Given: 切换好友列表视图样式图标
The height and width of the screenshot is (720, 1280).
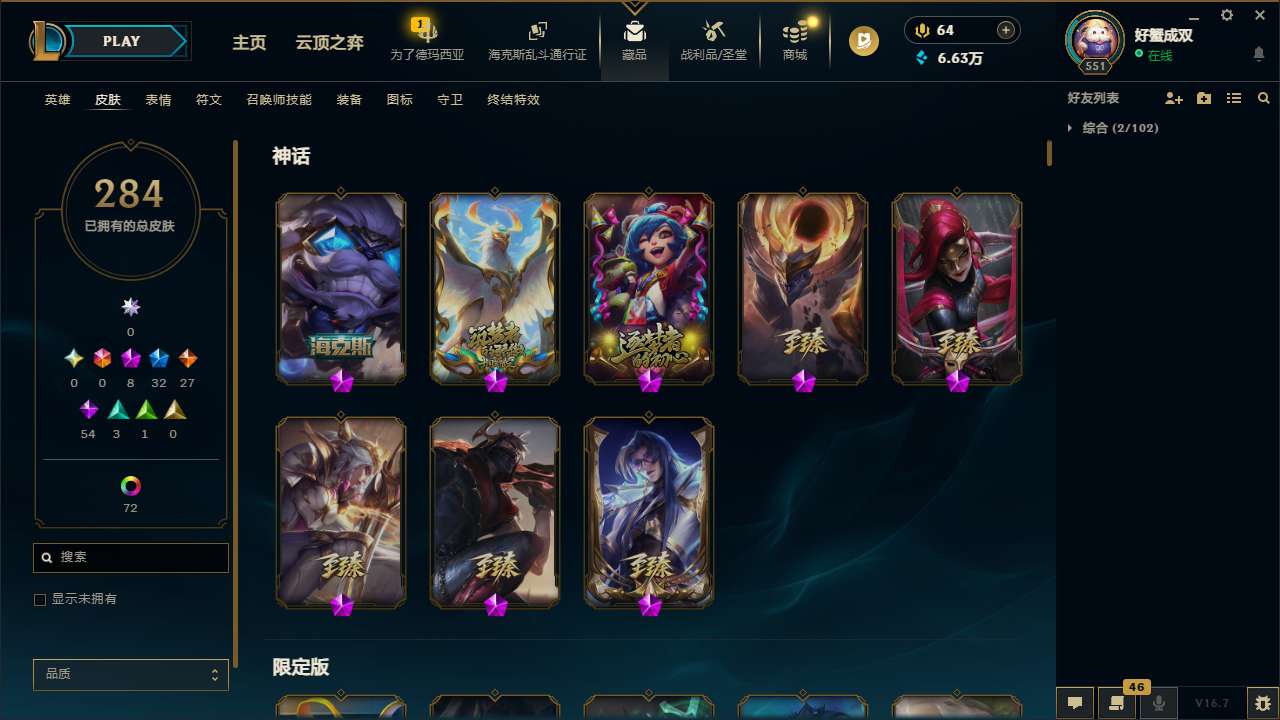Looking at the screenshot, I should coord(1233,98).
